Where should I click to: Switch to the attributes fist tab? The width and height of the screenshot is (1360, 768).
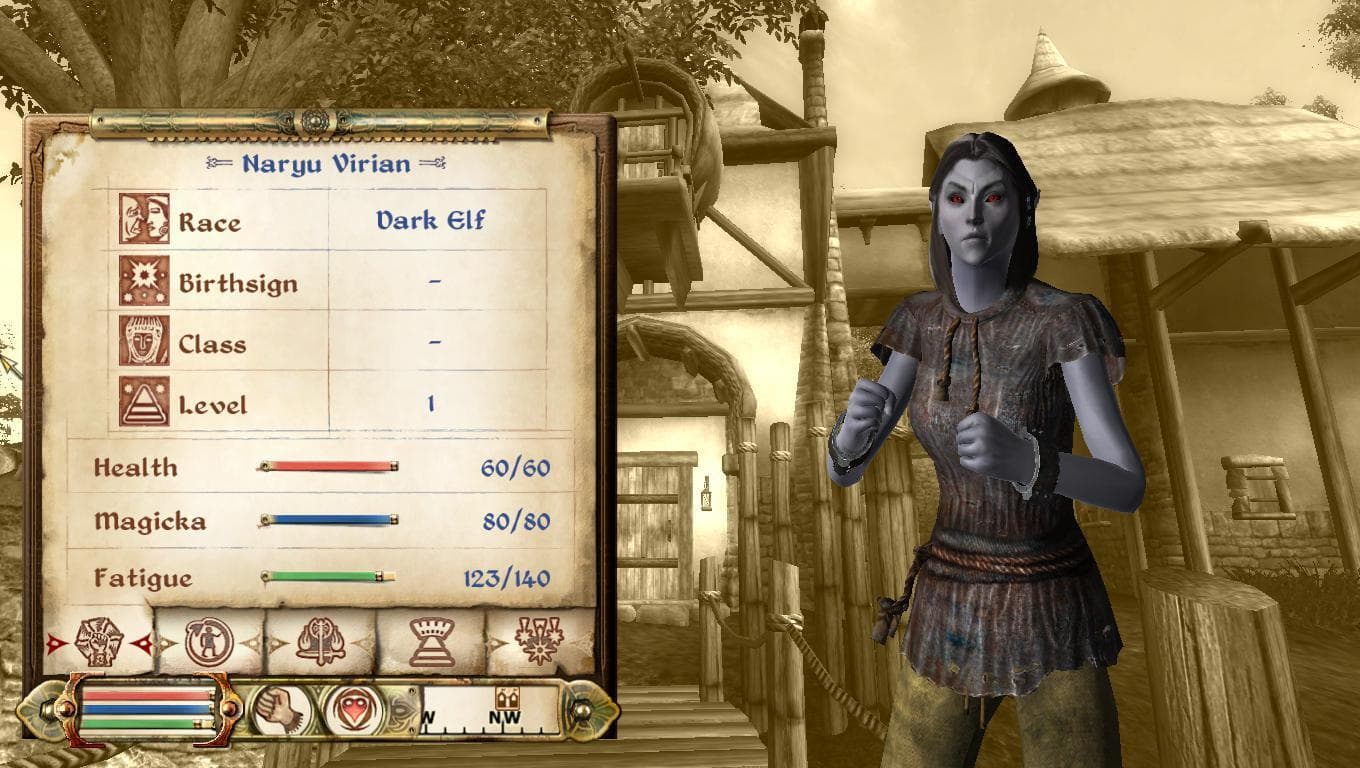97,640
